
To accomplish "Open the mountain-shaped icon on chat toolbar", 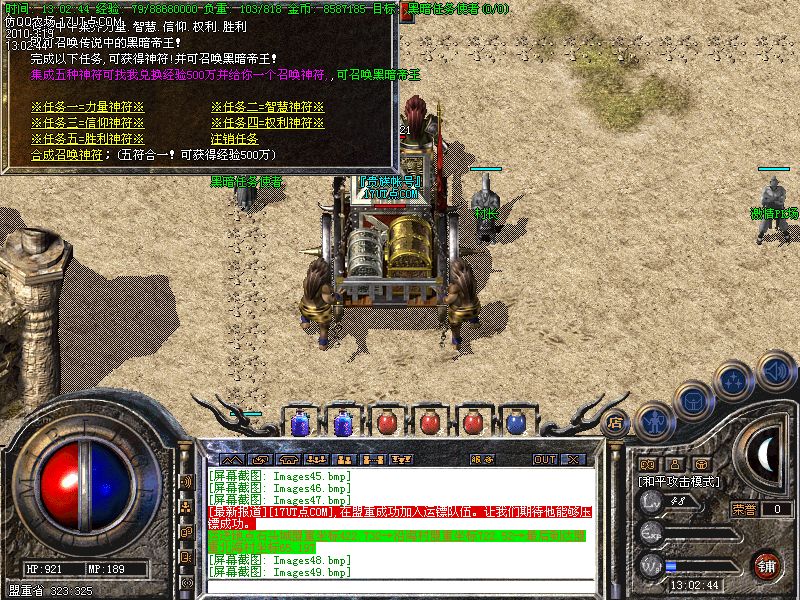I will click(x=230, y=459).
